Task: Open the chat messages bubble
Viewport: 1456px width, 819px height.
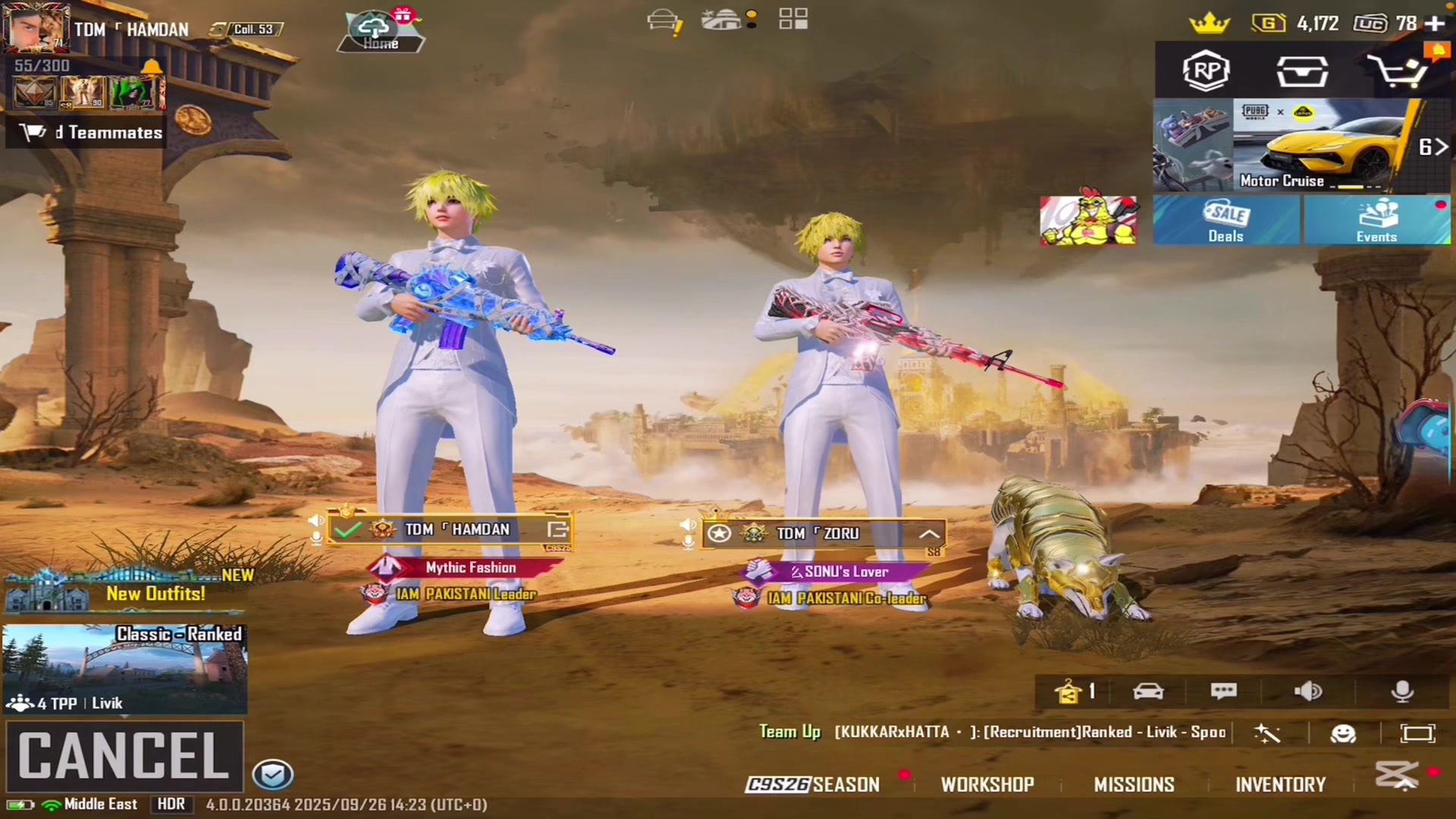Action: click(1223, 691)
